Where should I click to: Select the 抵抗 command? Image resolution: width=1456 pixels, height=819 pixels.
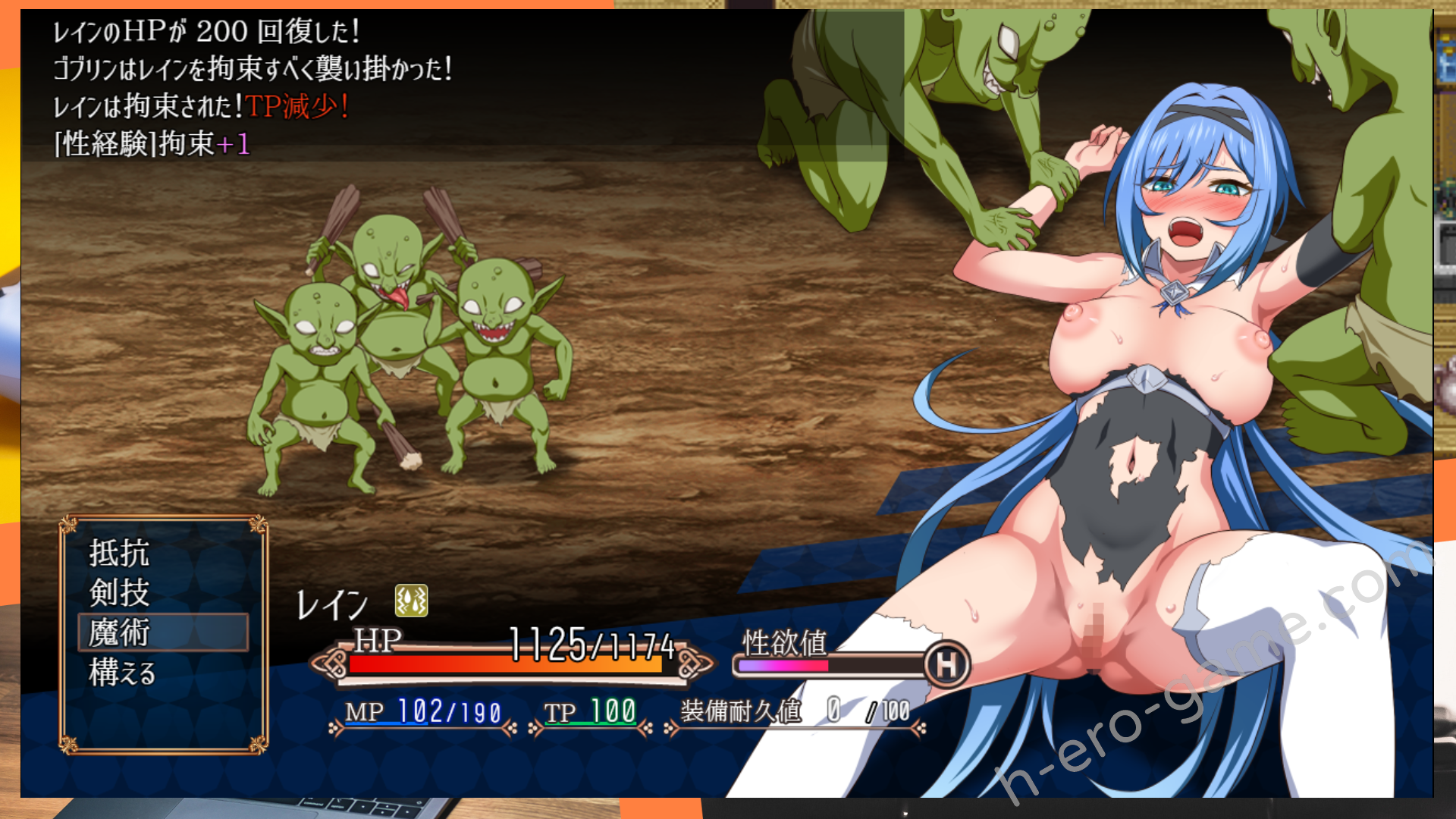tap(120, 553)
